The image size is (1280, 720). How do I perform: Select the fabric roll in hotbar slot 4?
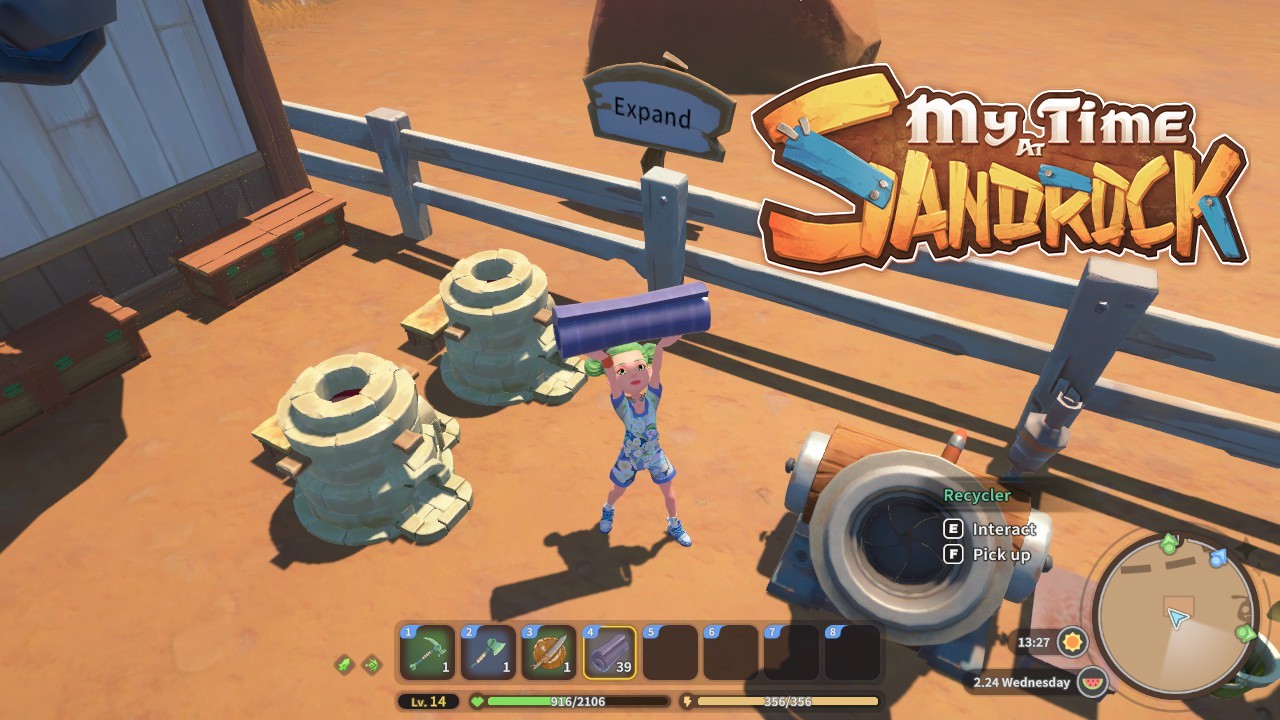(x=609, y=651)
